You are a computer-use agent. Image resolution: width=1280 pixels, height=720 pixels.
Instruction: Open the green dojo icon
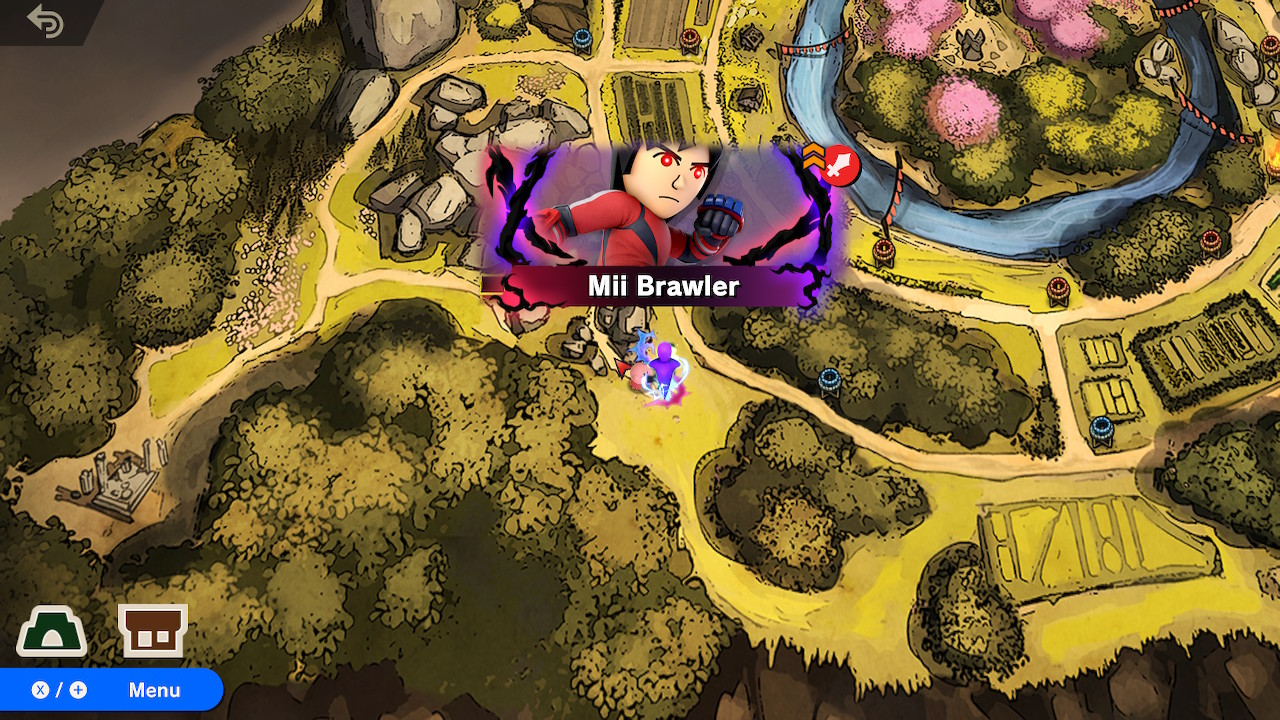pyautogui.click(x=51, y=632)
